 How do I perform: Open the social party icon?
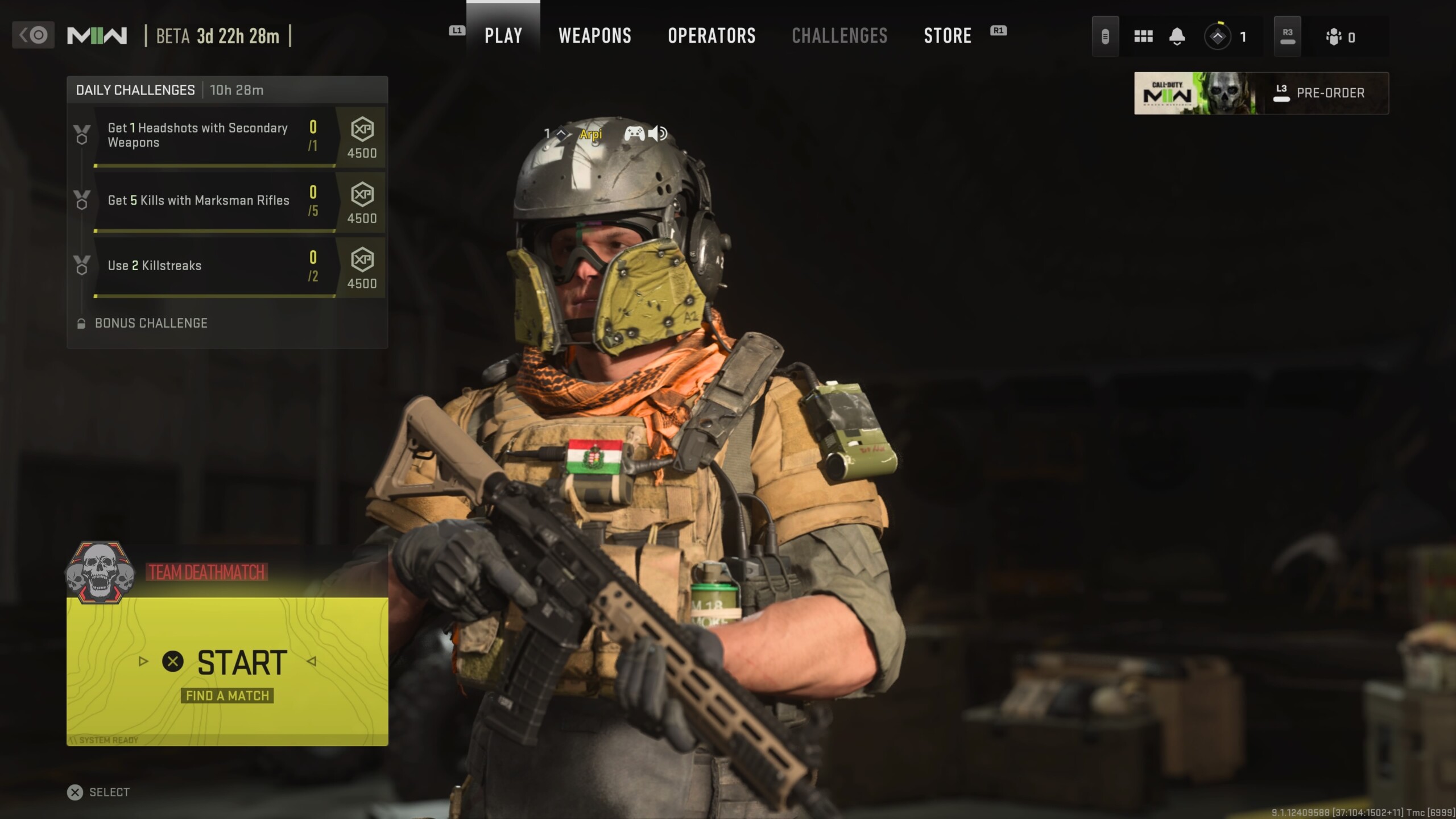(1334, 38)
